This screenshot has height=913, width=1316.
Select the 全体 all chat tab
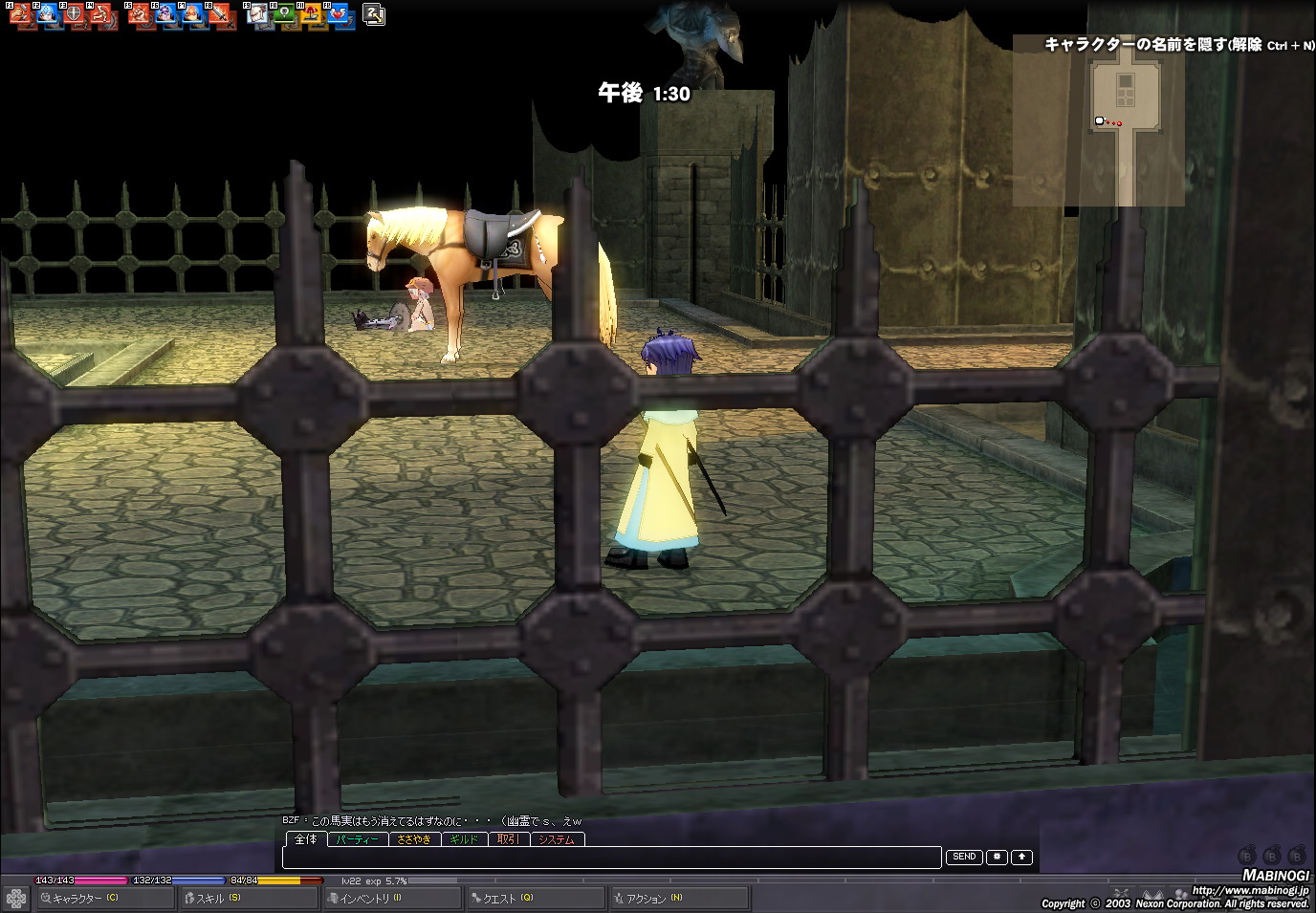coord(306,839)
